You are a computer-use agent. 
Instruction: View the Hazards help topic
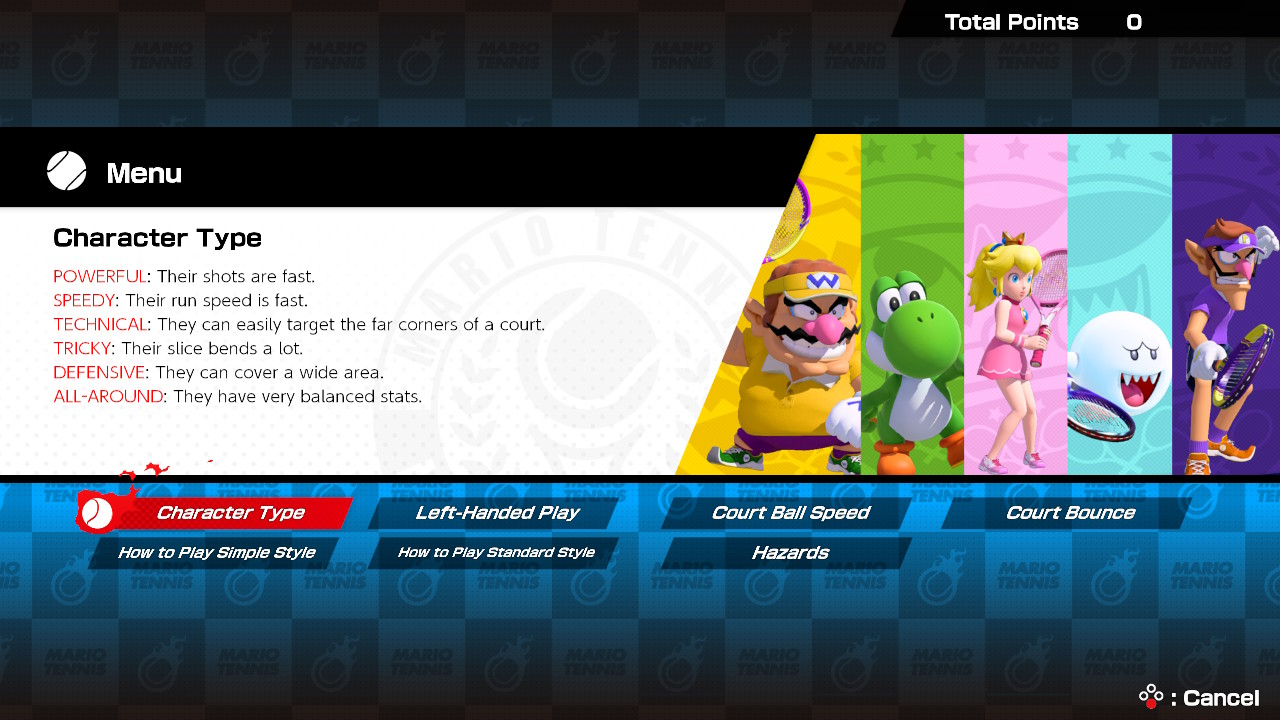click(790, 553)
